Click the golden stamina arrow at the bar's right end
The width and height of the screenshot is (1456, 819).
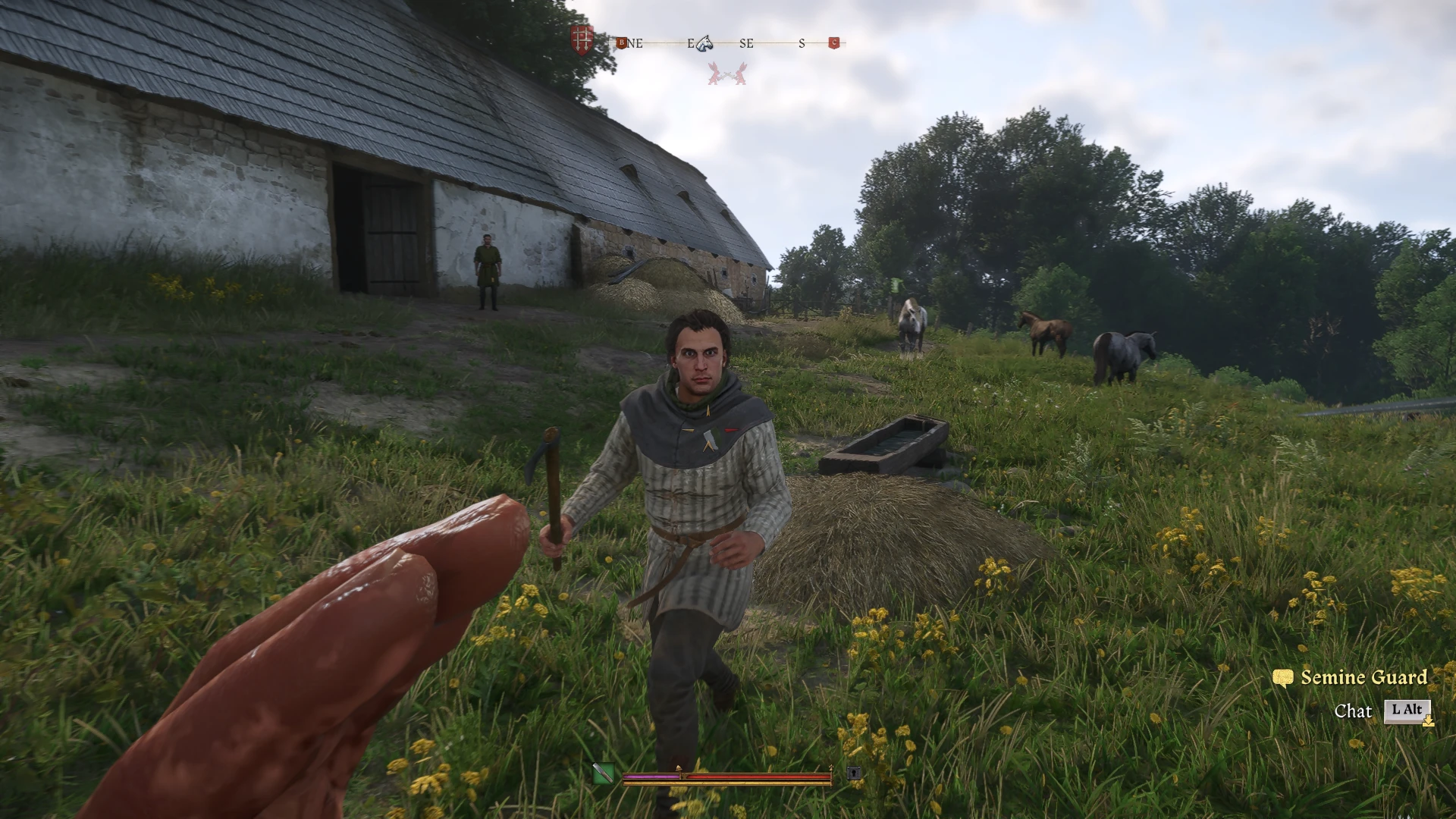[x=831, y=768]
